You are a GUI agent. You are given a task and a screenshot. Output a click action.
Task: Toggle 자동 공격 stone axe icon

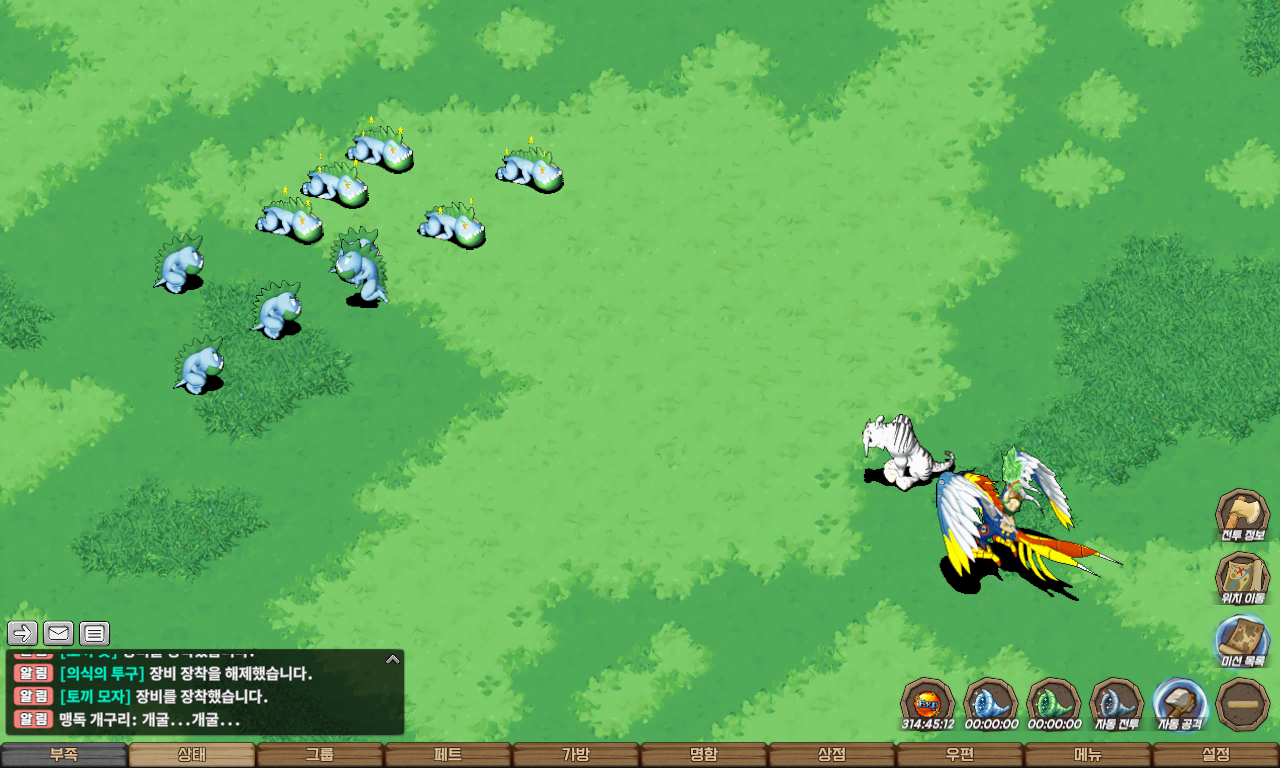click(1180, 703)
